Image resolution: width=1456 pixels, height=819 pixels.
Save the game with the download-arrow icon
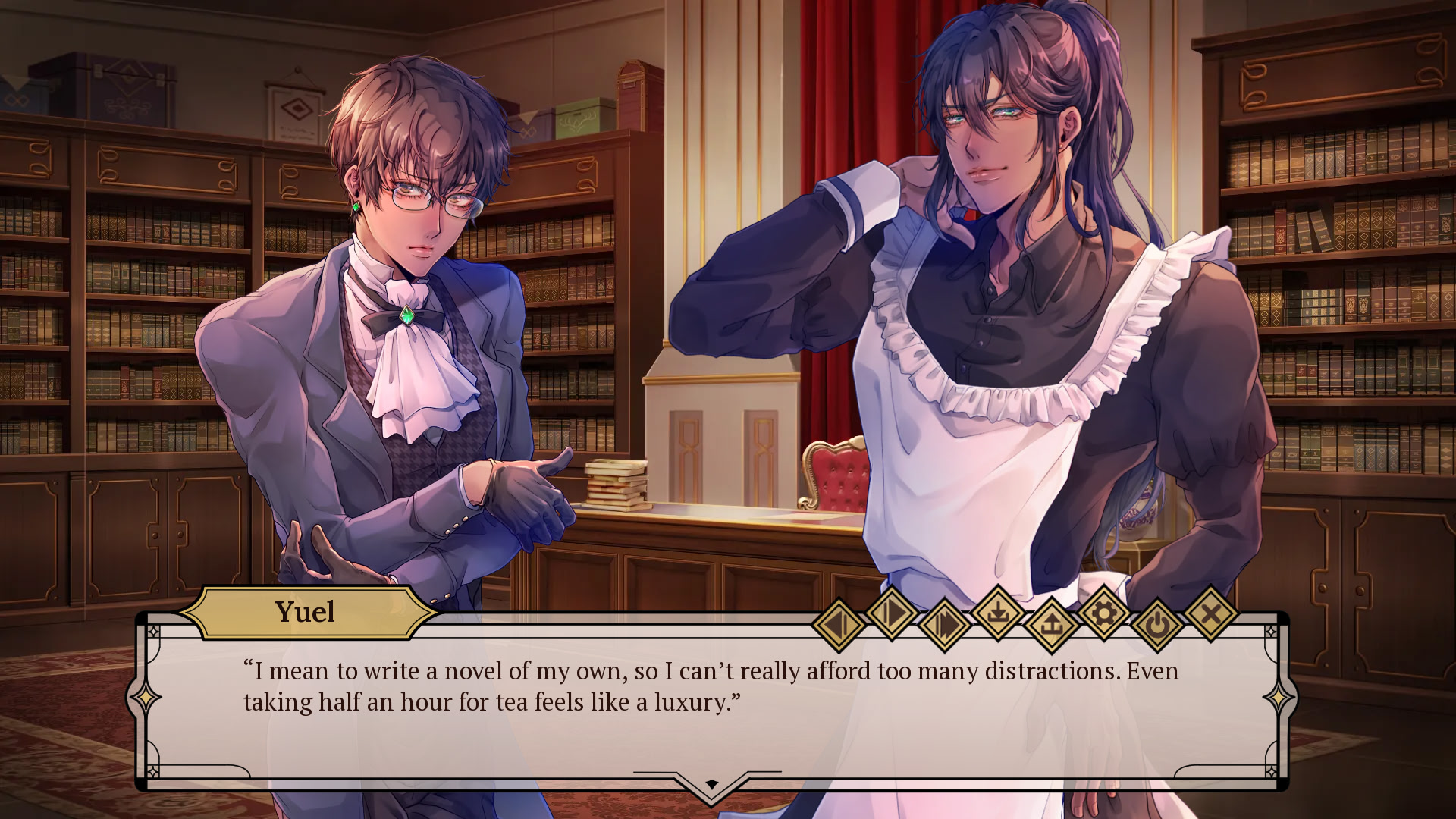pyautogui.click(x=998, y=611)
